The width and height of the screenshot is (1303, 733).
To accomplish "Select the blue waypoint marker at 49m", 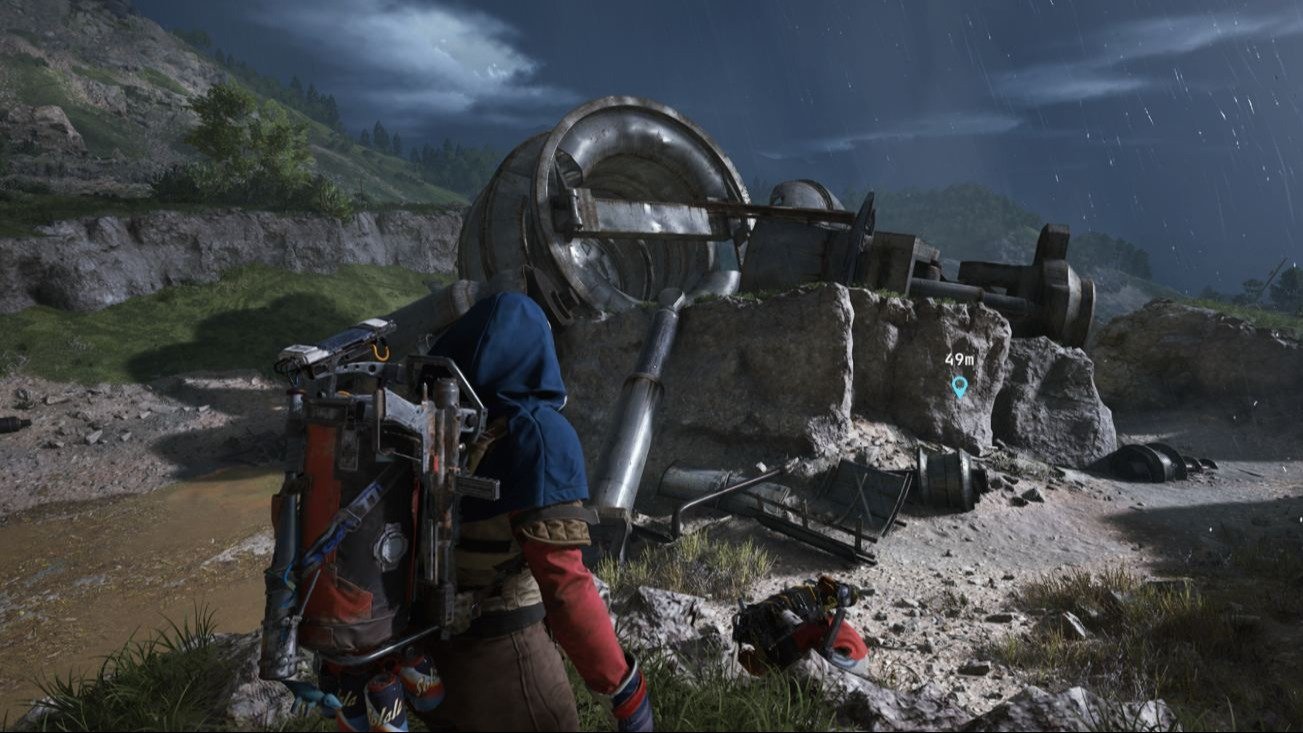I will point(960,385).
